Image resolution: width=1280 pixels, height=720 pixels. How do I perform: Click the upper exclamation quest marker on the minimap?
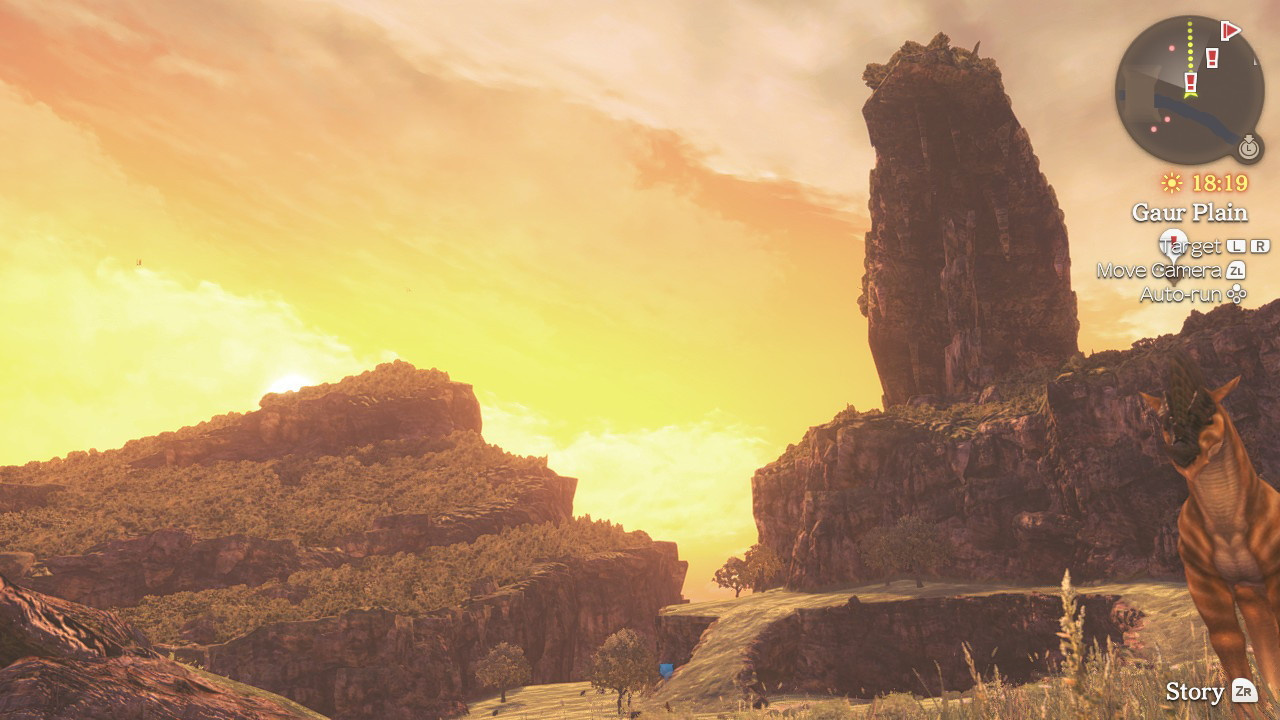pyautogui.click(x=1211, y=57)
